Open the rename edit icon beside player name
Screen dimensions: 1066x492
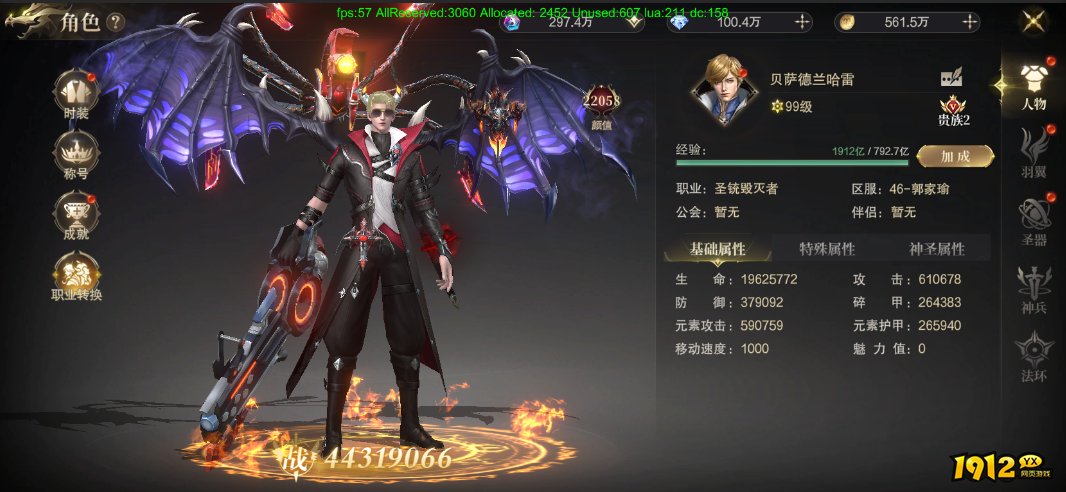pyautogui.click(x=951, y=78)
